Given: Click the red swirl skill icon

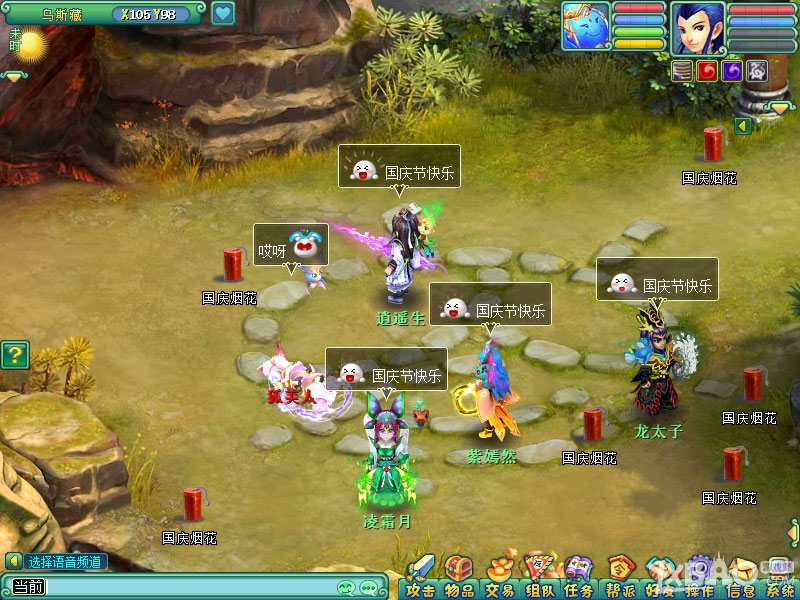Looking at the screenshot, I should pos(707,70).
